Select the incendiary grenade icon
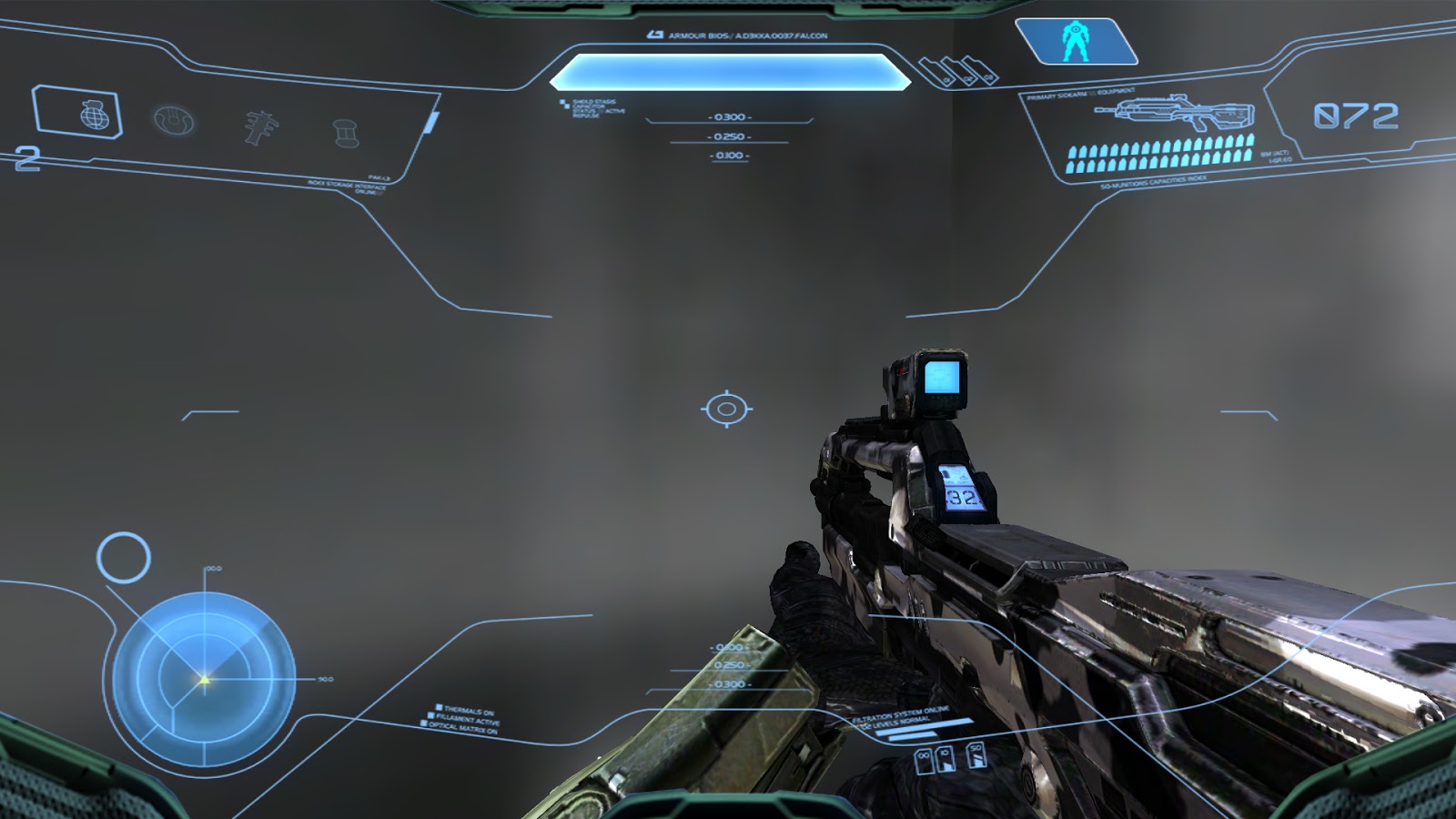 pyautogui.click(x=345, y=133)
